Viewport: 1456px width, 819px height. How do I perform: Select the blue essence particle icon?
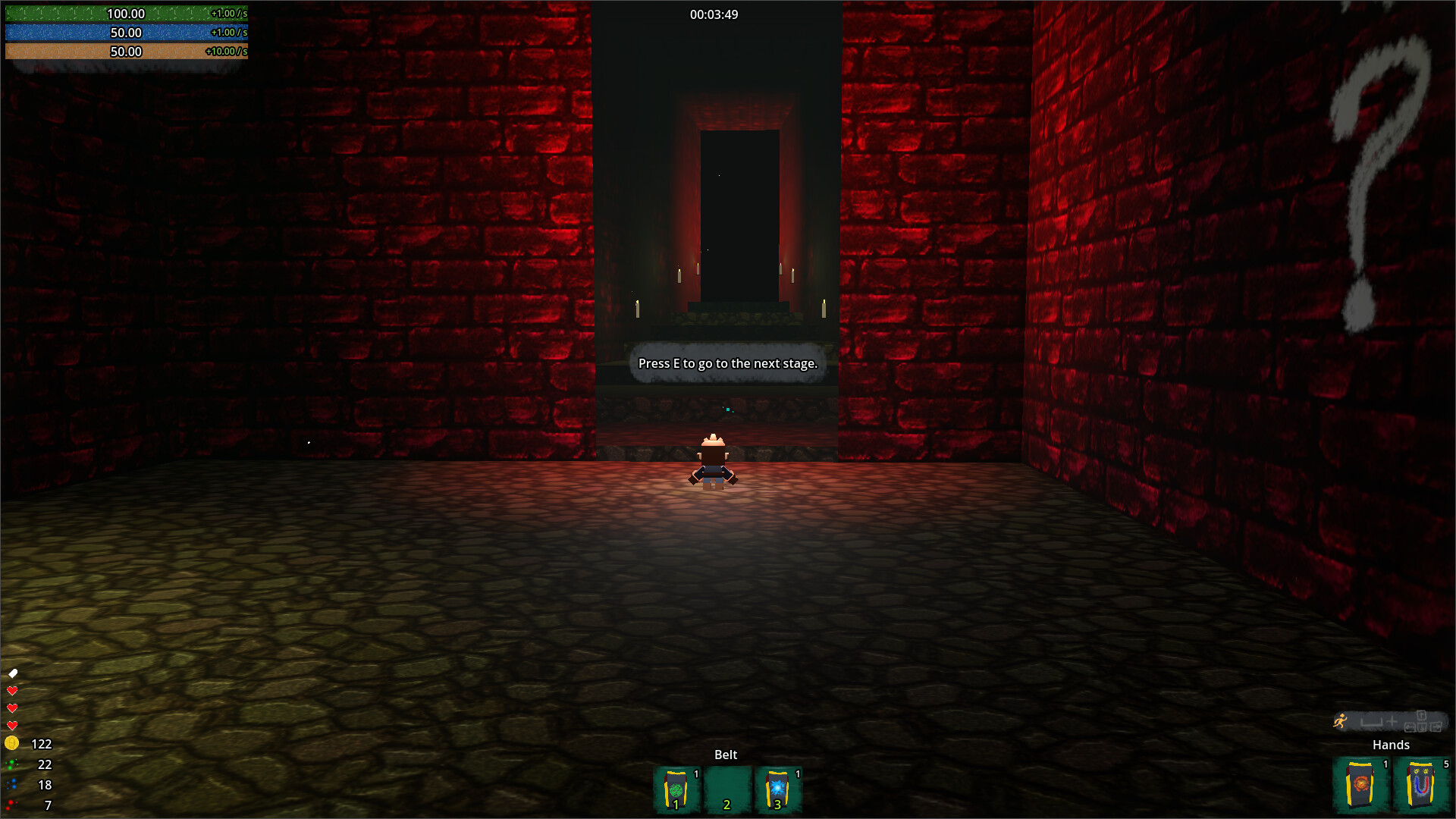coord(13,783)
